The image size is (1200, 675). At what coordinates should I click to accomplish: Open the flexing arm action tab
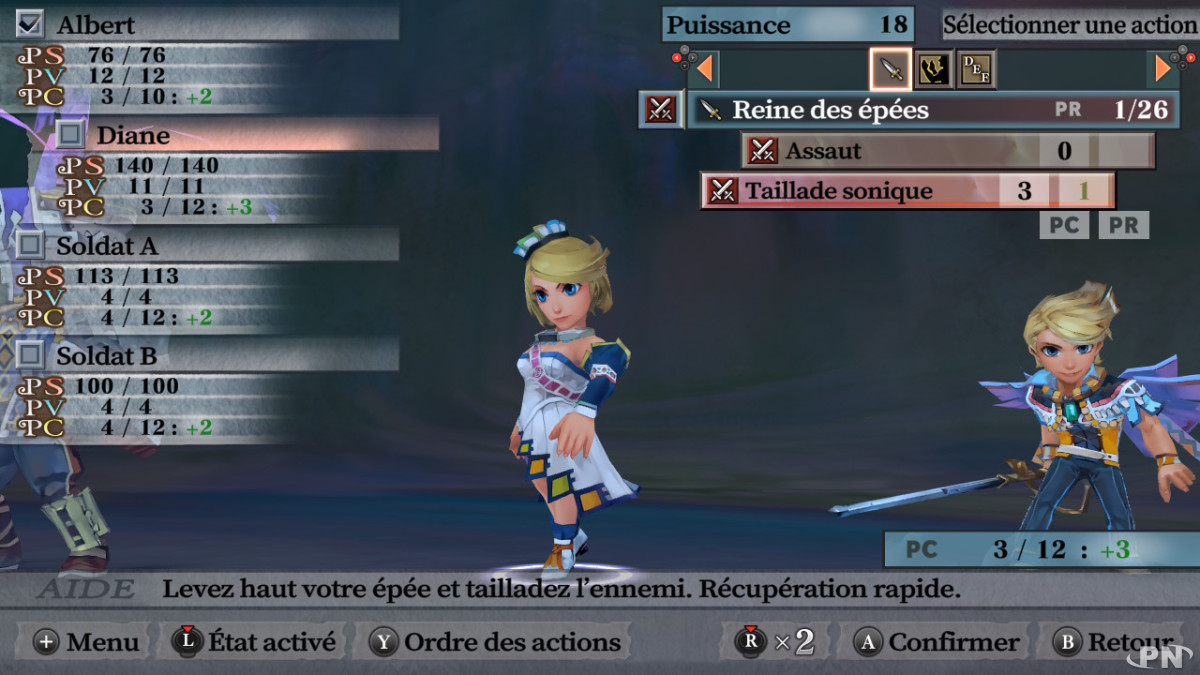(x=933, y=68)
